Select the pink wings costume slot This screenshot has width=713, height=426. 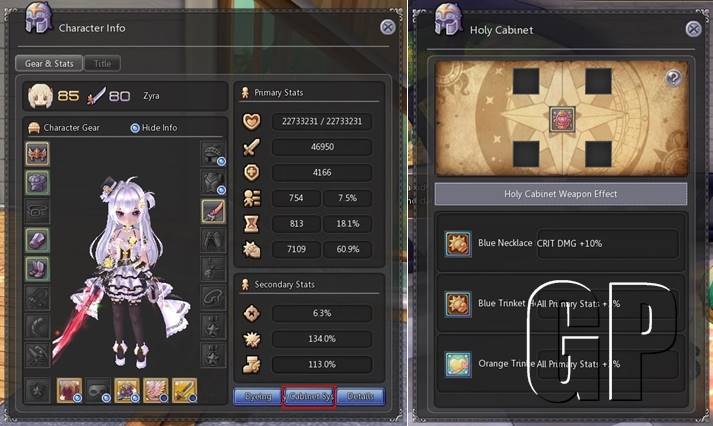(x=155, y=389)
